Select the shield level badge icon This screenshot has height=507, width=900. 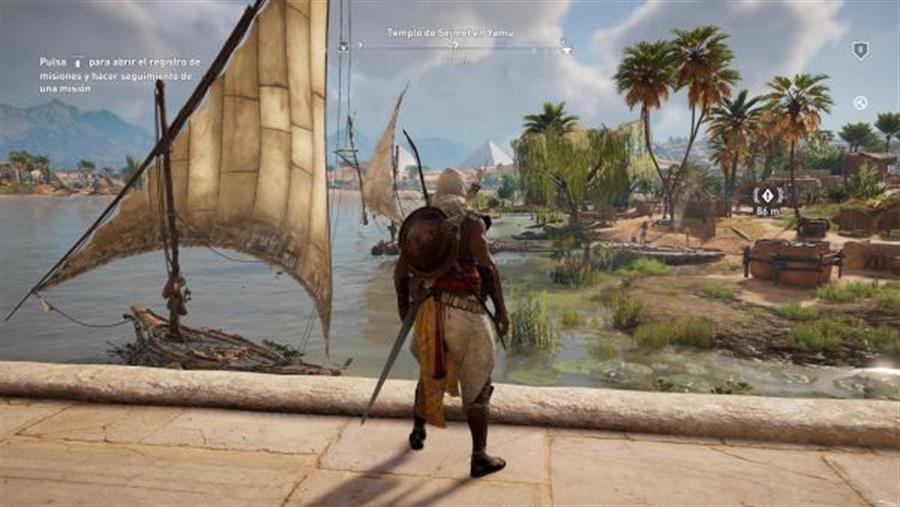click(x=860, y=49)
